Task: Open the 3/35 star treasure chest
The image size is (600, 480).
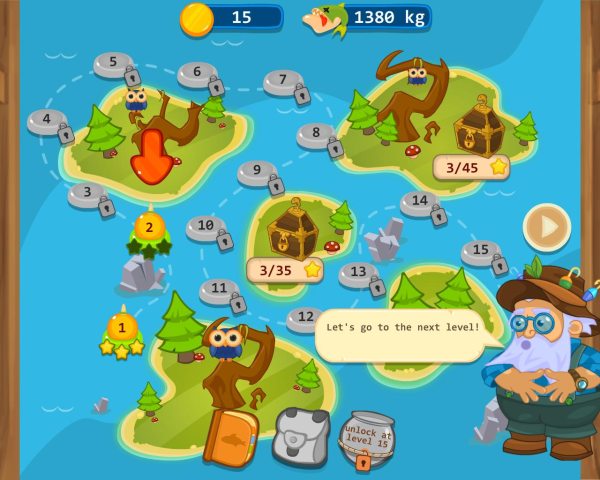Action: (x=292, y=228)
